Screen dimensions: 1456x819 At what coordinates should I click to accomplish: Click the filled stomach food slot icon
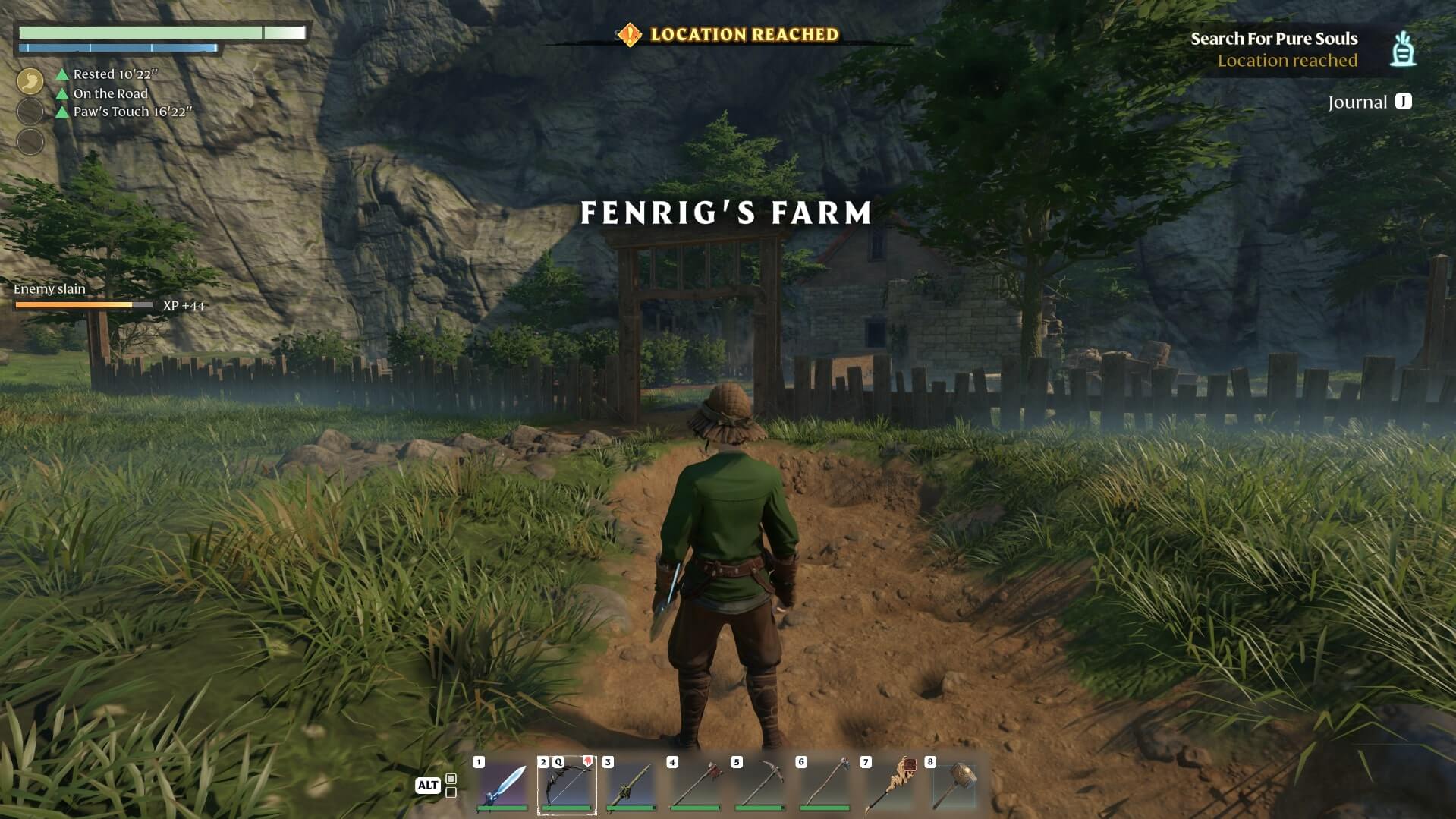(30, 80)
